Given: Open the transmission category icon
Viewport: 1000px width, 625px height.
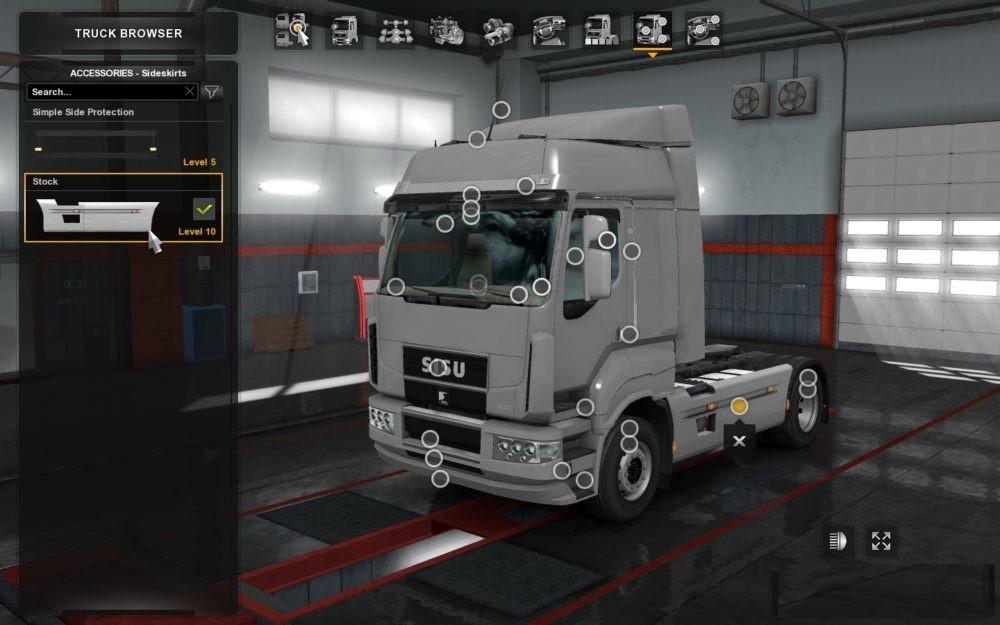Looking at the screenshot, I should coord(498,30).
